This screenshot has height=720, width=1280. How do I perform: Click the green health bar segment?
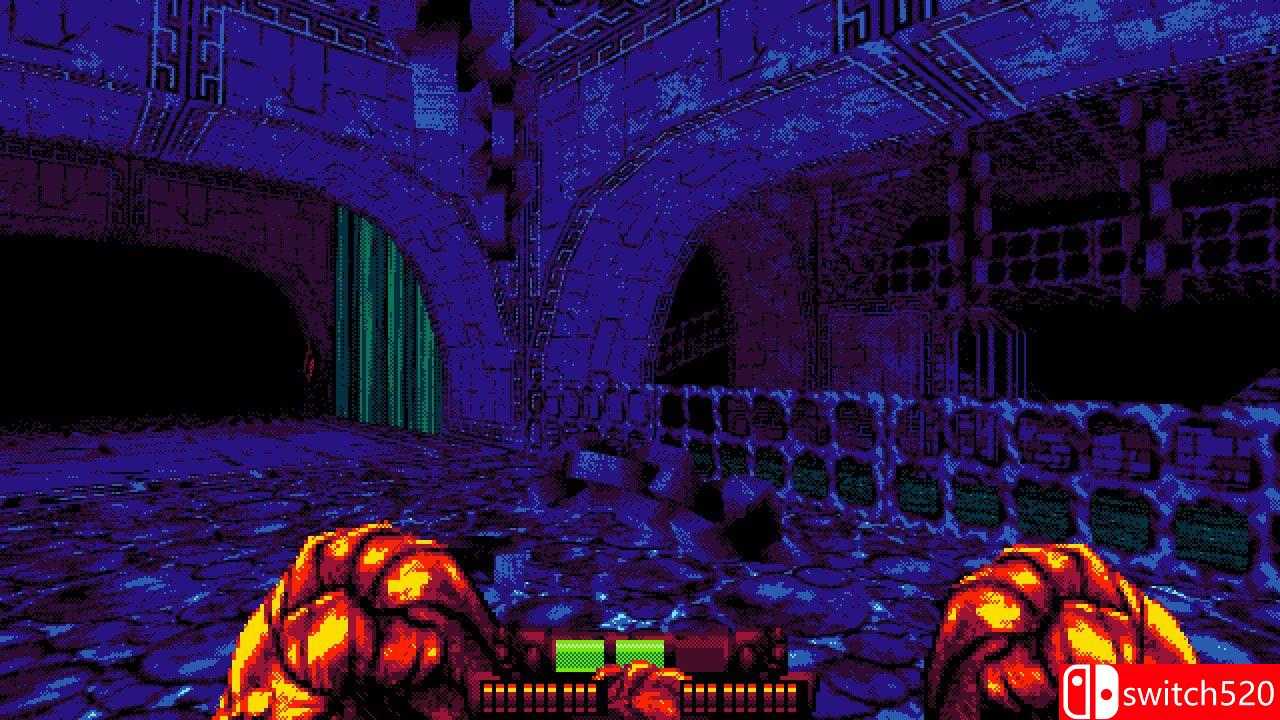578,657
